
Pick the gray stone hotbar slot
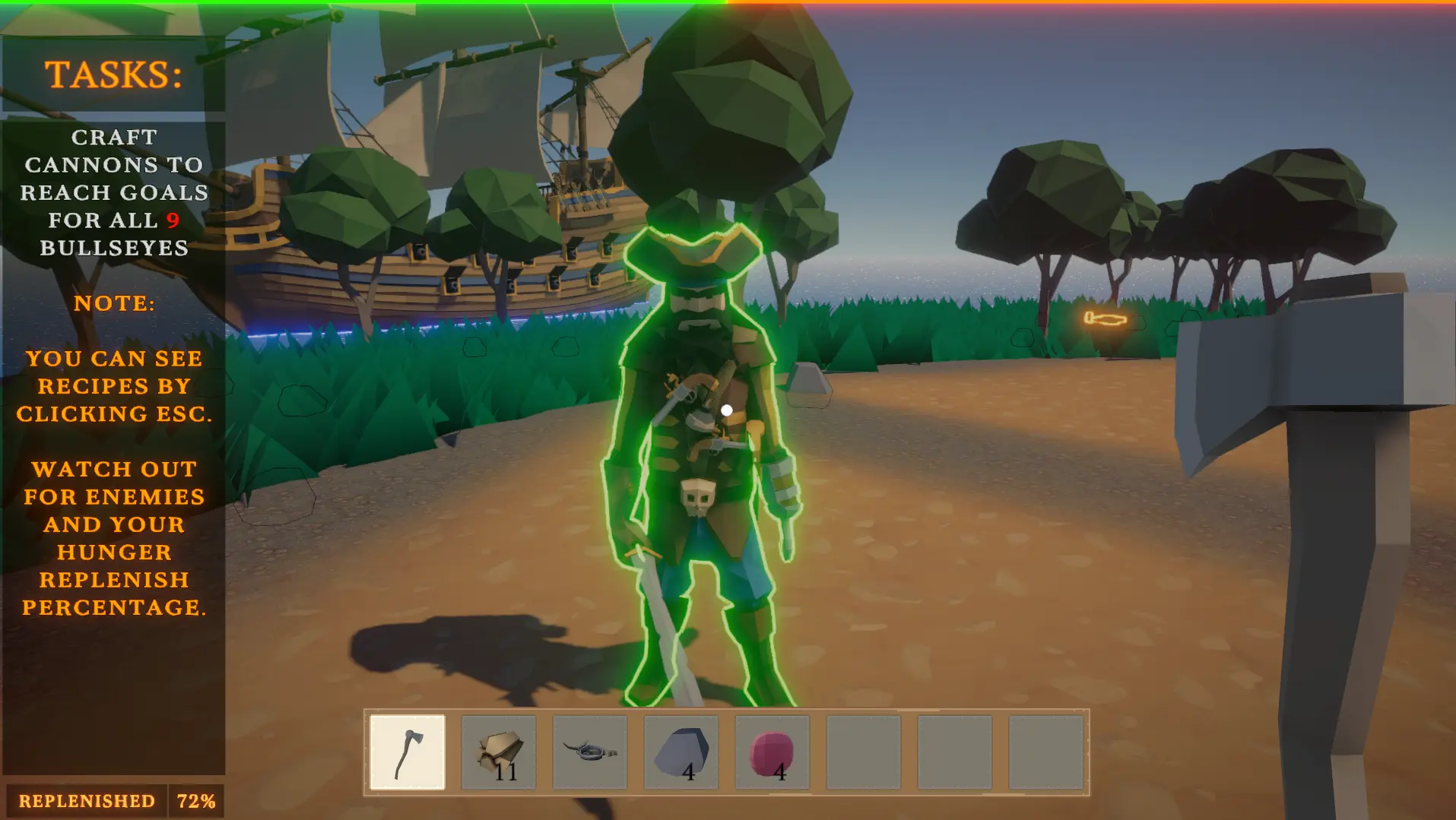(681, 752)
